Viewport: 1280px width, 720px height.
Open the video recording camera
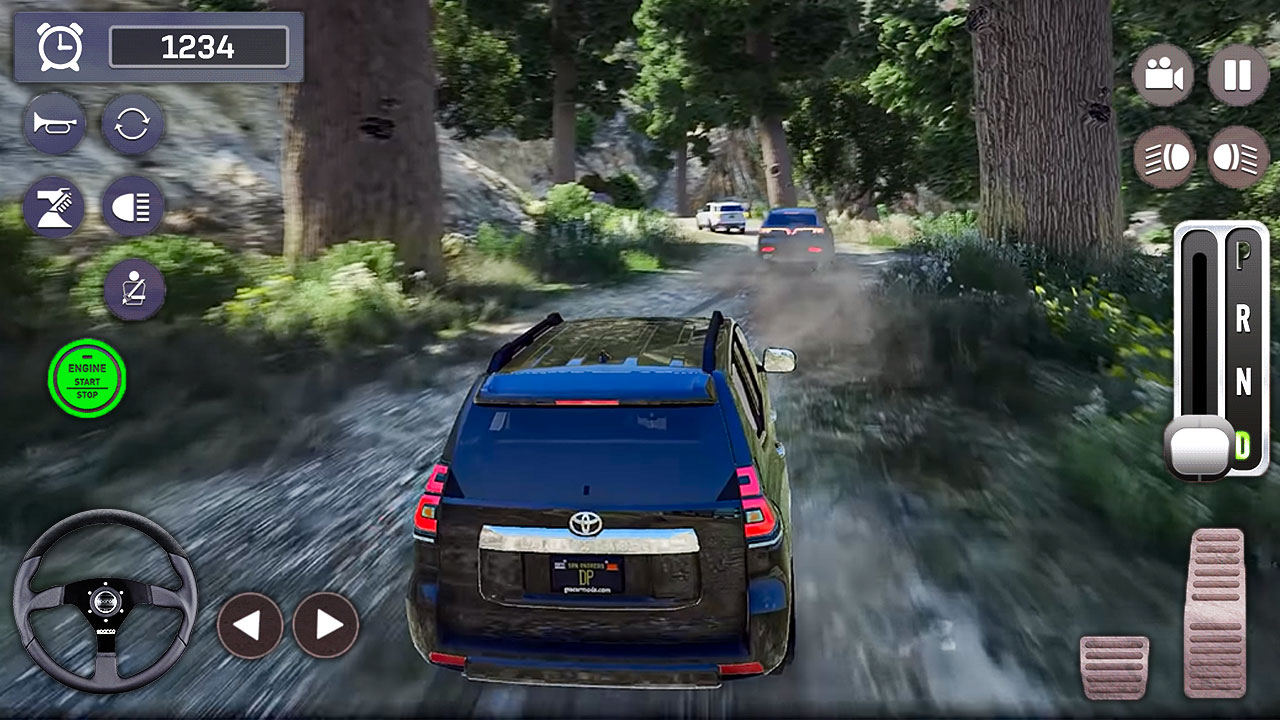point(1162,74)
